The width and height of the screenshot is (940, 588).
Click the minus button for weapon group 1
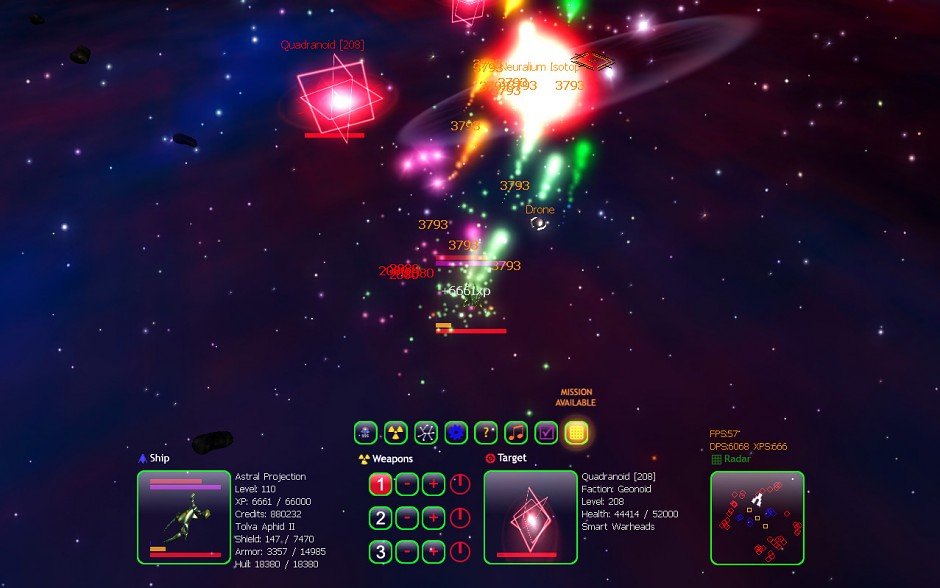[406, 485]
